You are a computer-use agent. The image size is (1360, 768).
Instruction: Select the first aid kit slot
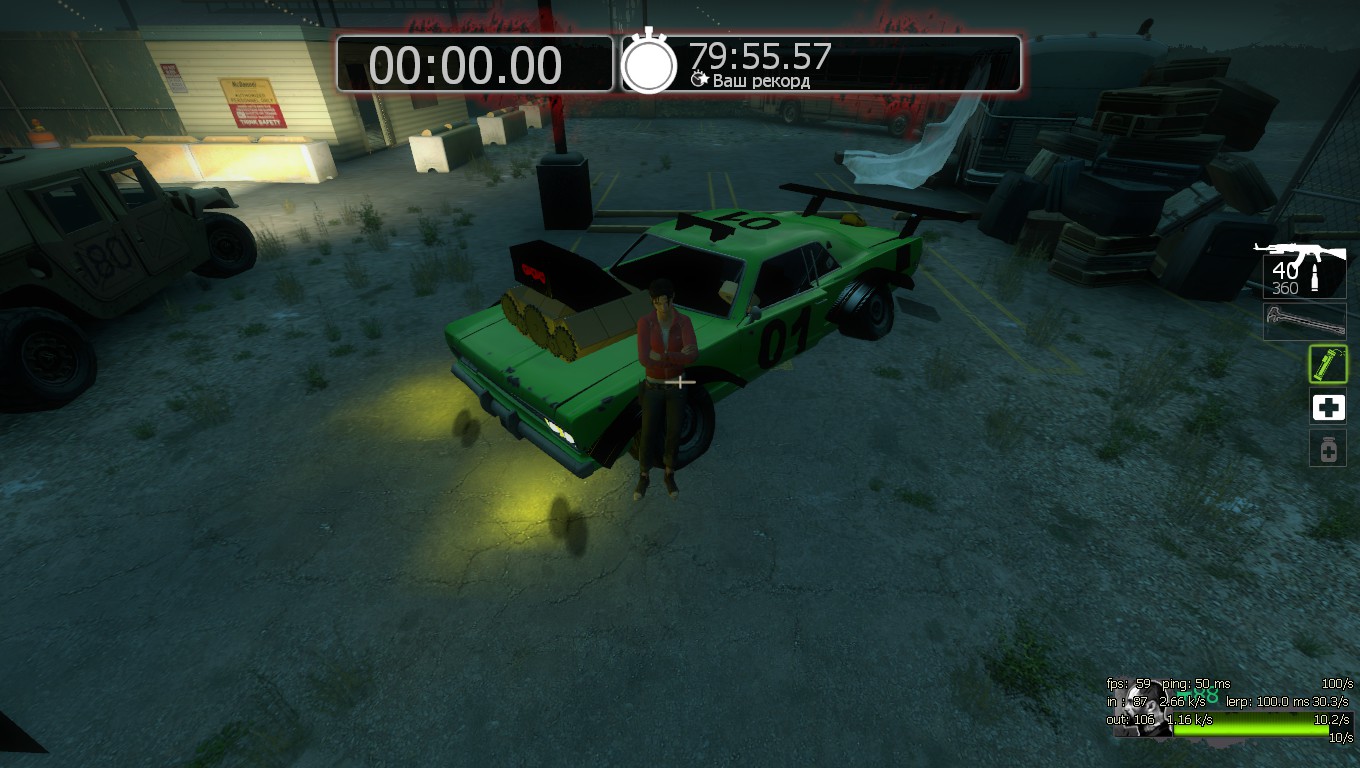pyautogui.click(x=1328, y=407)
